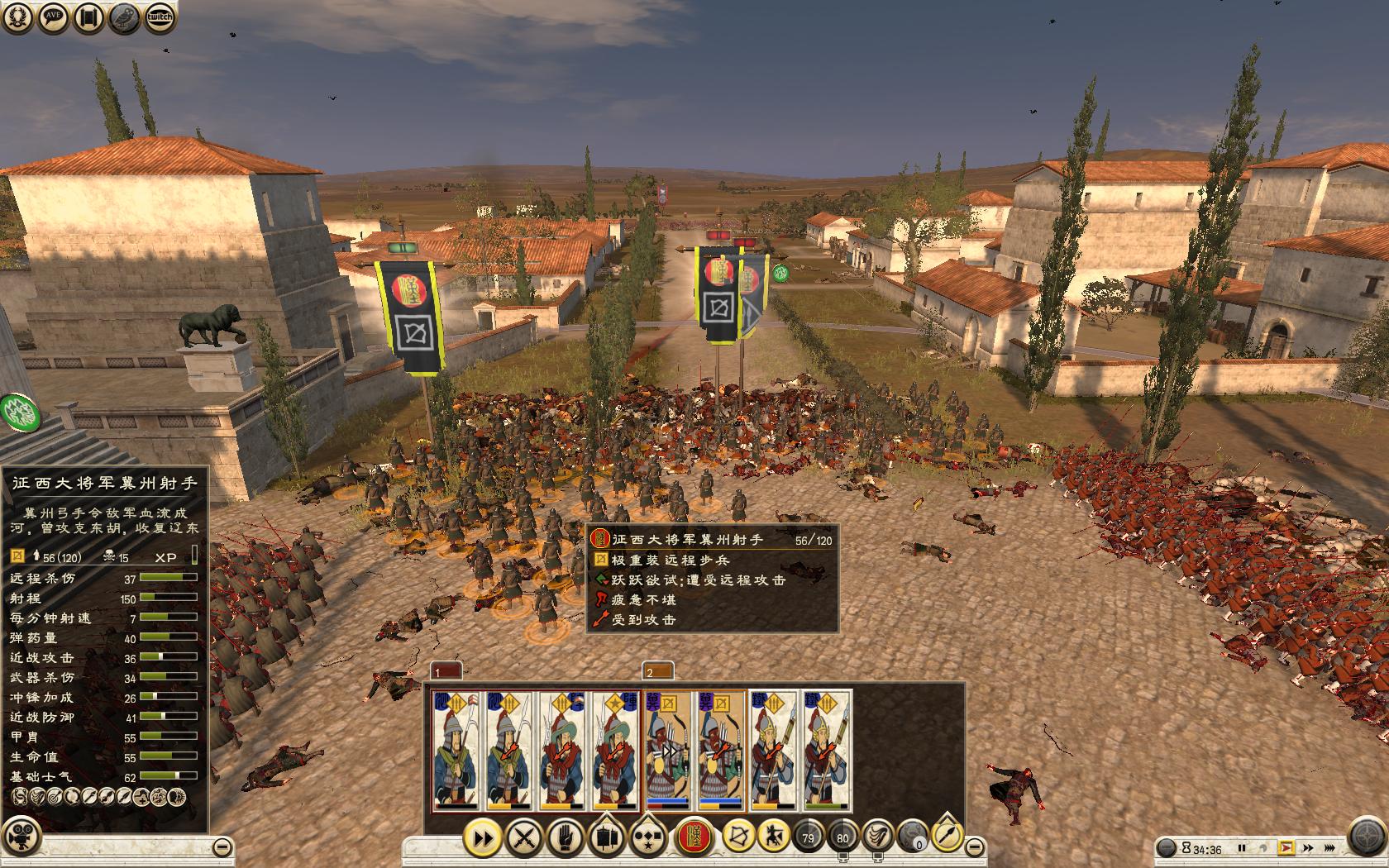
Task: Open the AVE chat bubble
Action: pyautogui.click(x=54, y=17)
